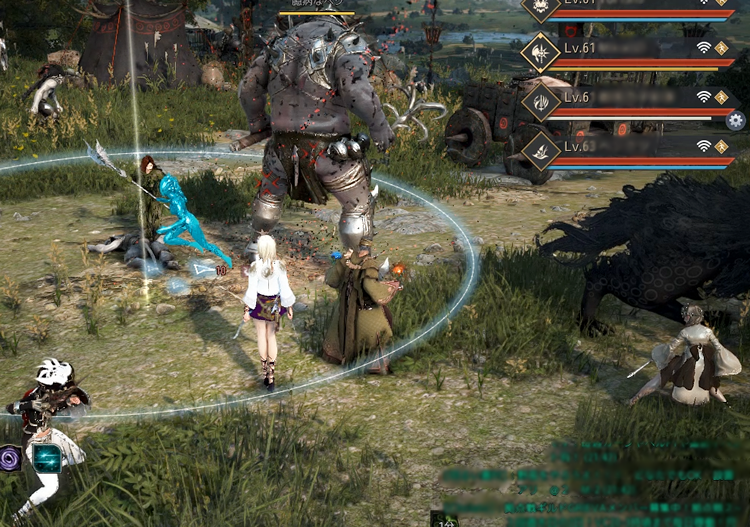The width and height of the screenshot is (750, 527).
Task: Activate the teal sparkle skill icon
Action: point(46,457)
